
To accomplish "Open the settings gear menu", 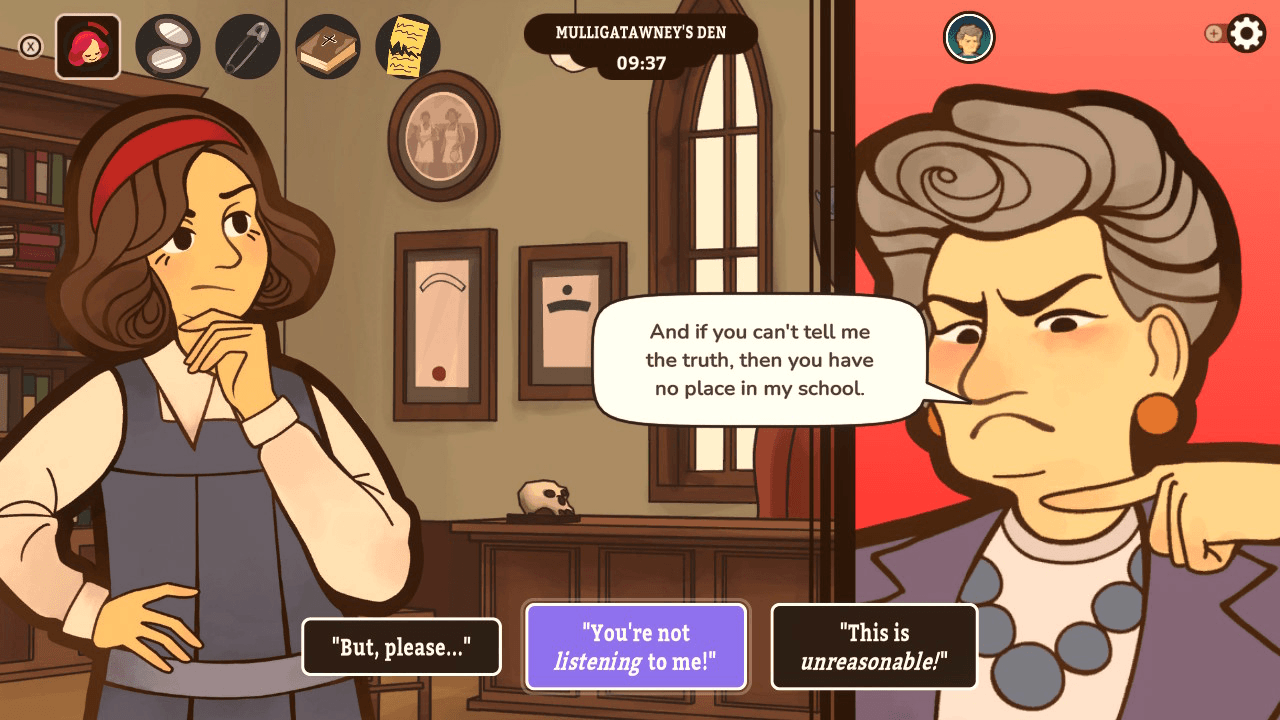I will tap(1245, 33).
